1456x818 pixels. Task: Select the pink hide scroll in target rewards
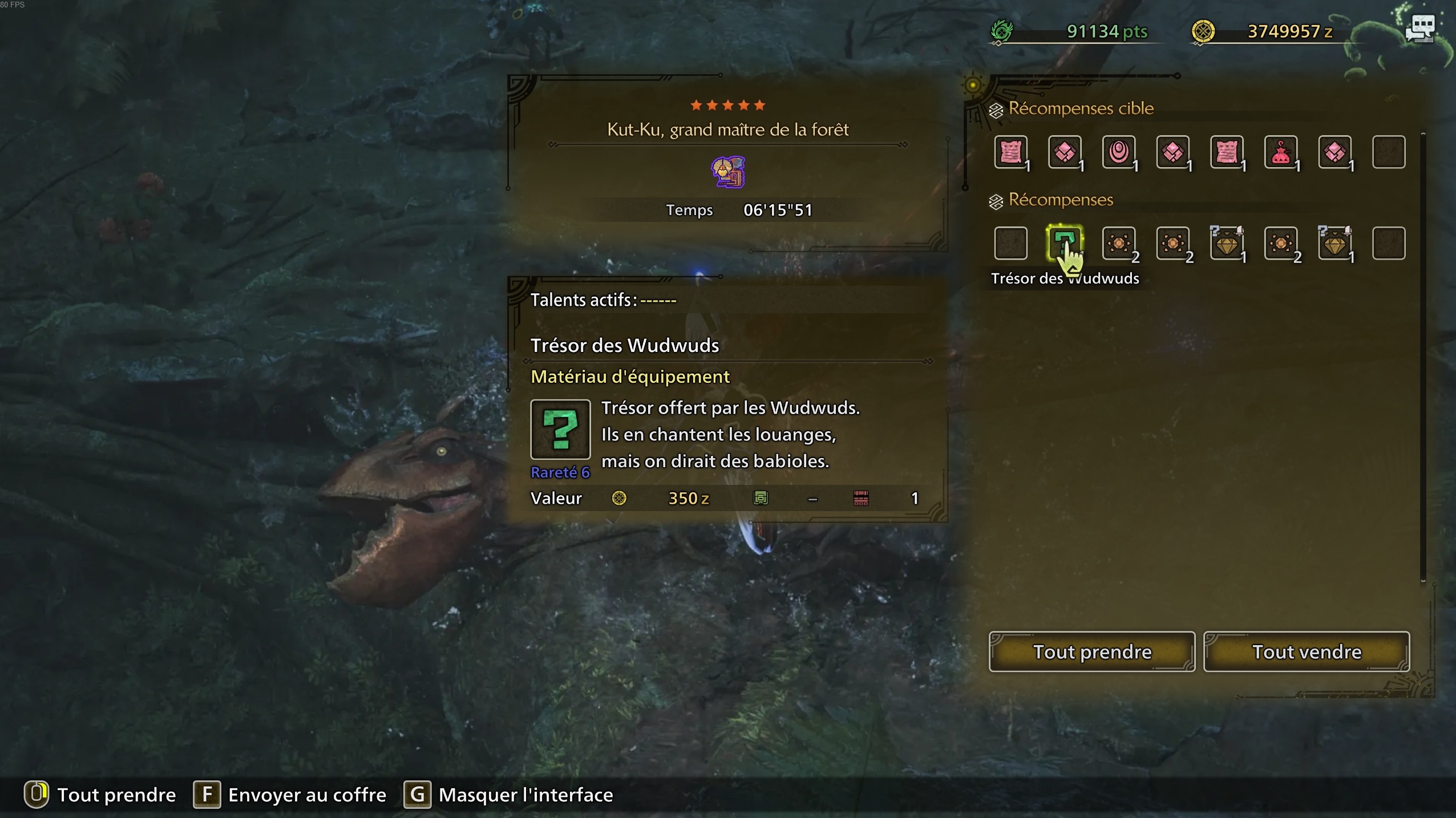[x=1011, y=152]
